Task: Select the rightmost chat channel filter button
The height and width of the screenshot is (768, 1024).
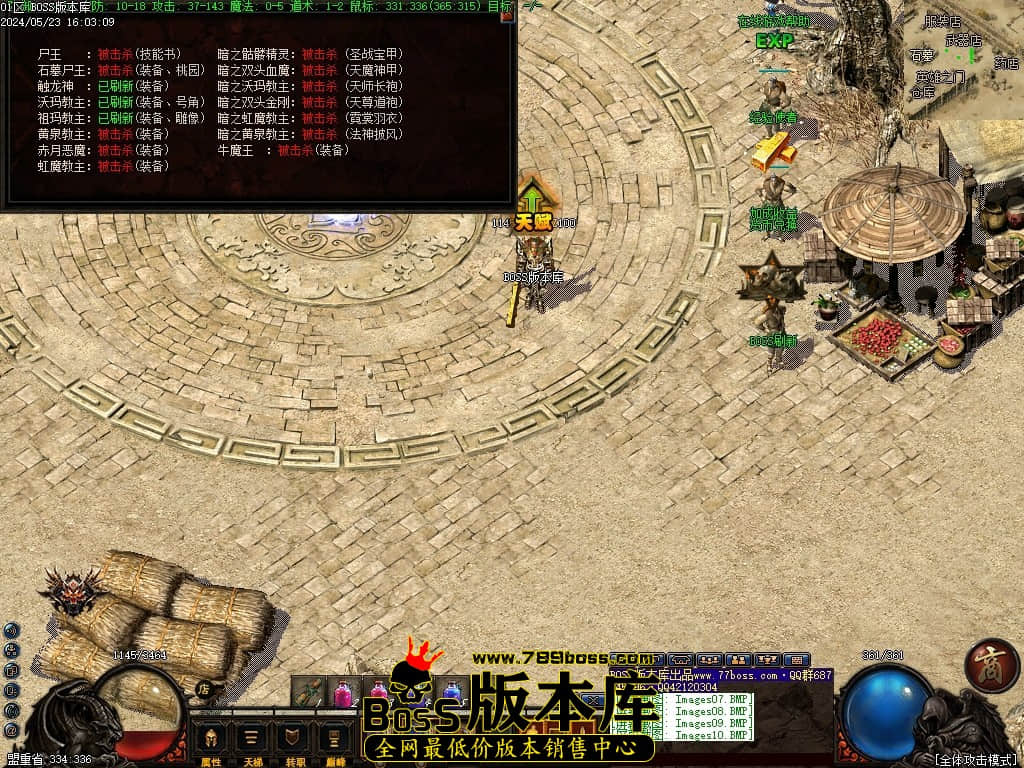Action: [x=796, y=660]
